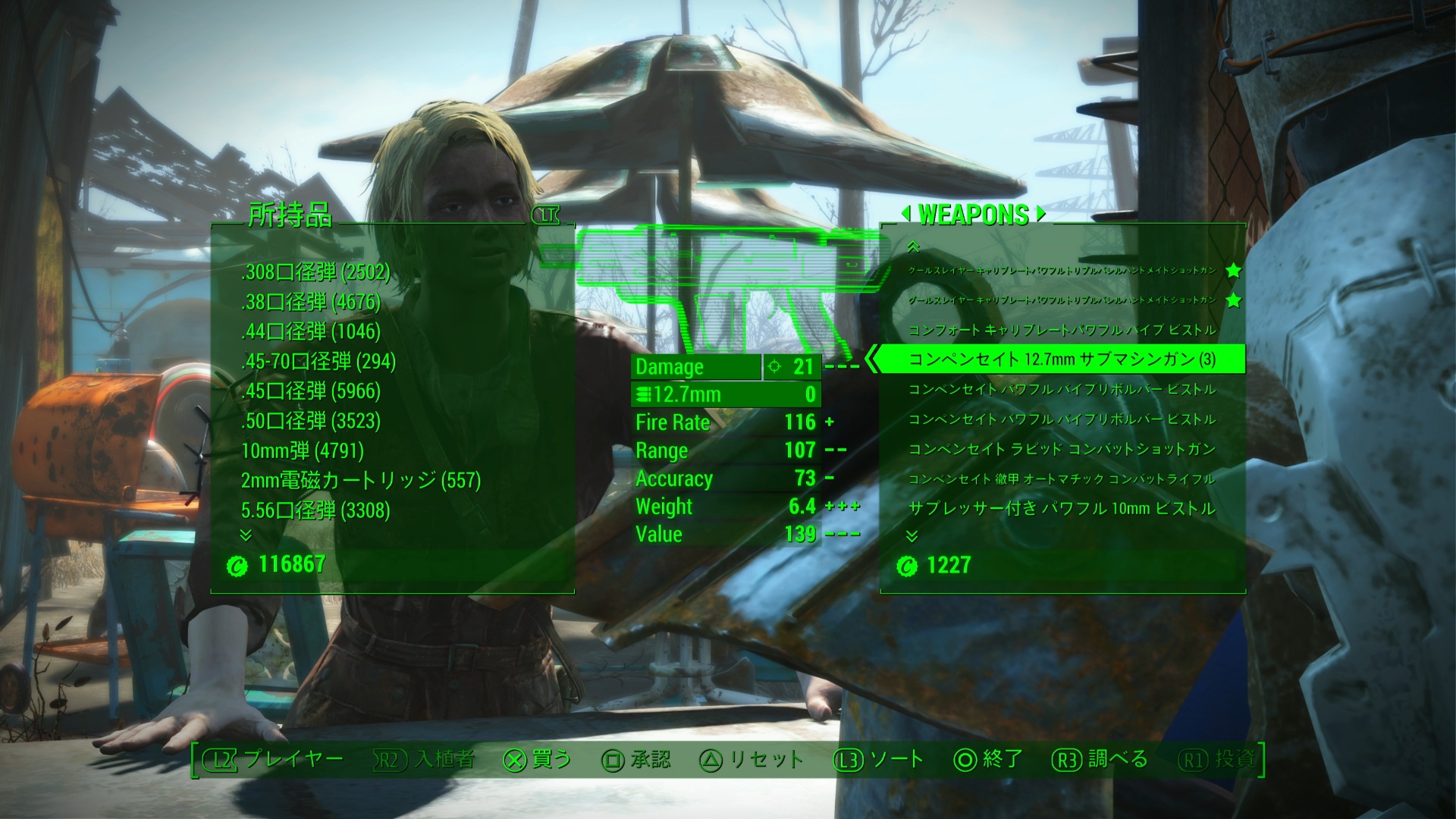Screen dimensions: 1456x819
Task: Click the up chevron atop the weapons list
Action: coord(913,246)
